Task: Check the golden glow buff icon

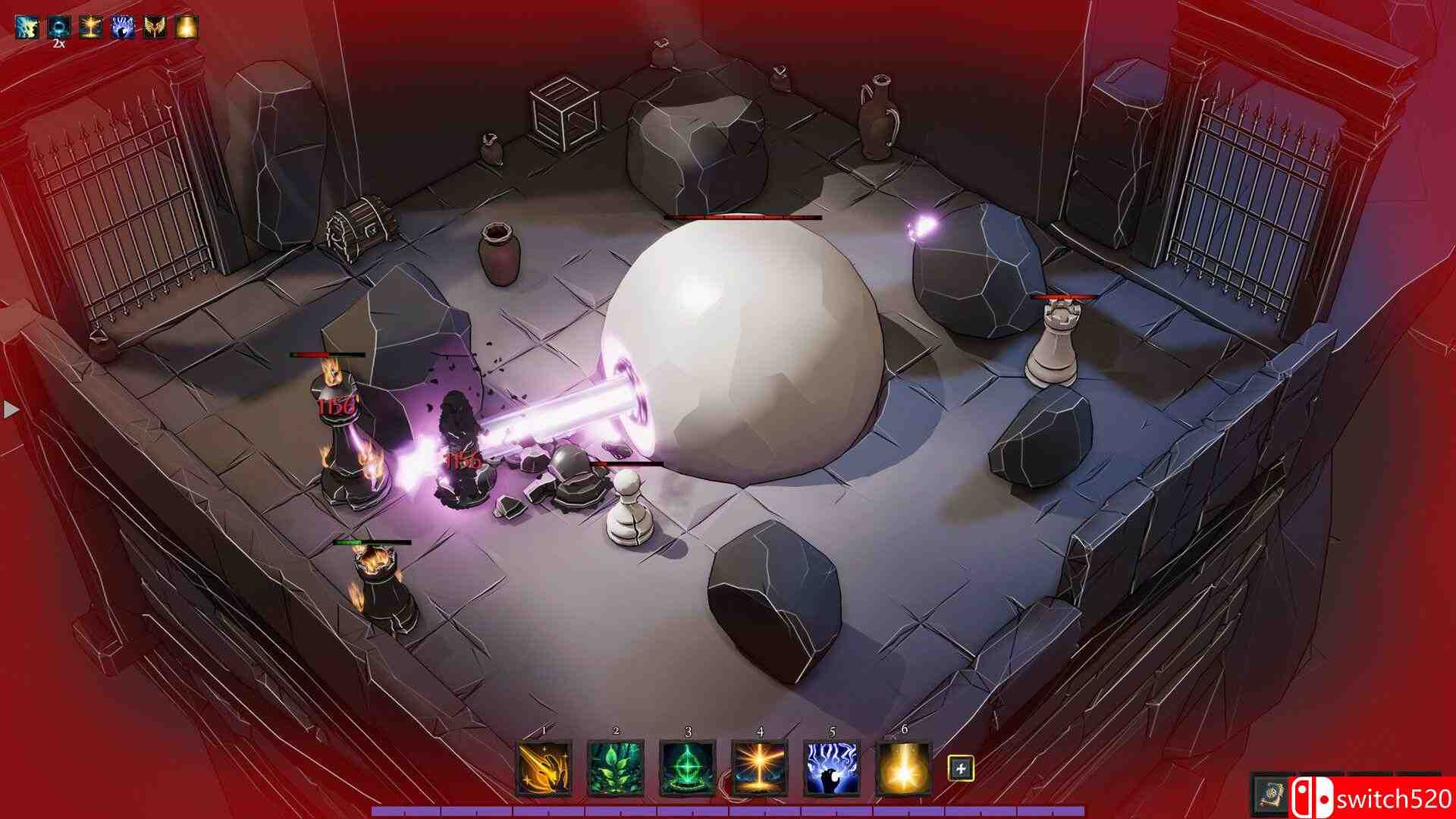Action: tap(187, 27)
